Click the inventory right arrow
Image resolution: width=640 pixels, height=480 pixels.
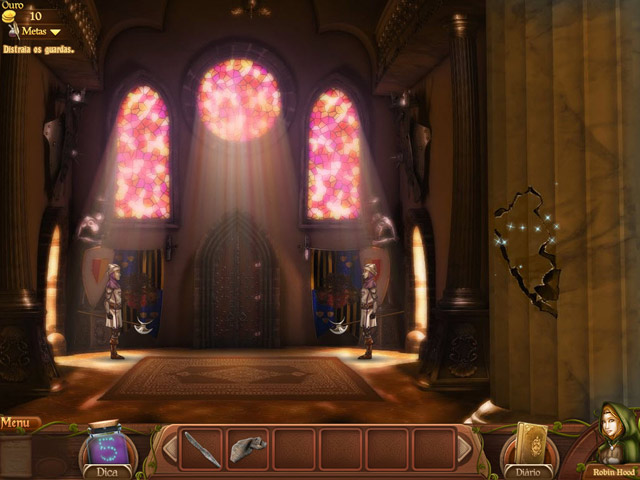point(464,449)
